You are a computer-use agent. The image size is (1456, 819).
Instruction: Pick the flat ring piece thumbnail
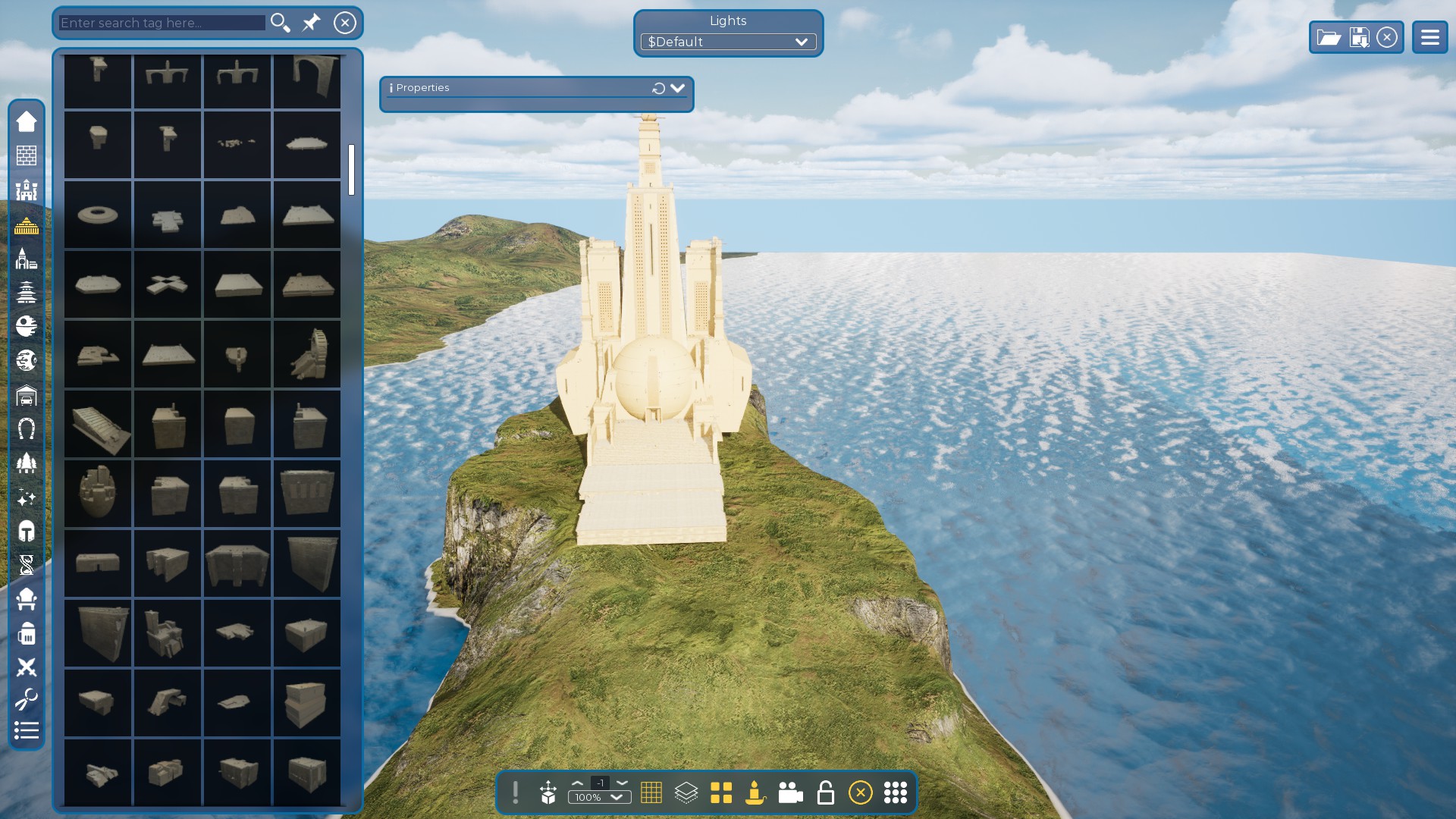point(98,215)
